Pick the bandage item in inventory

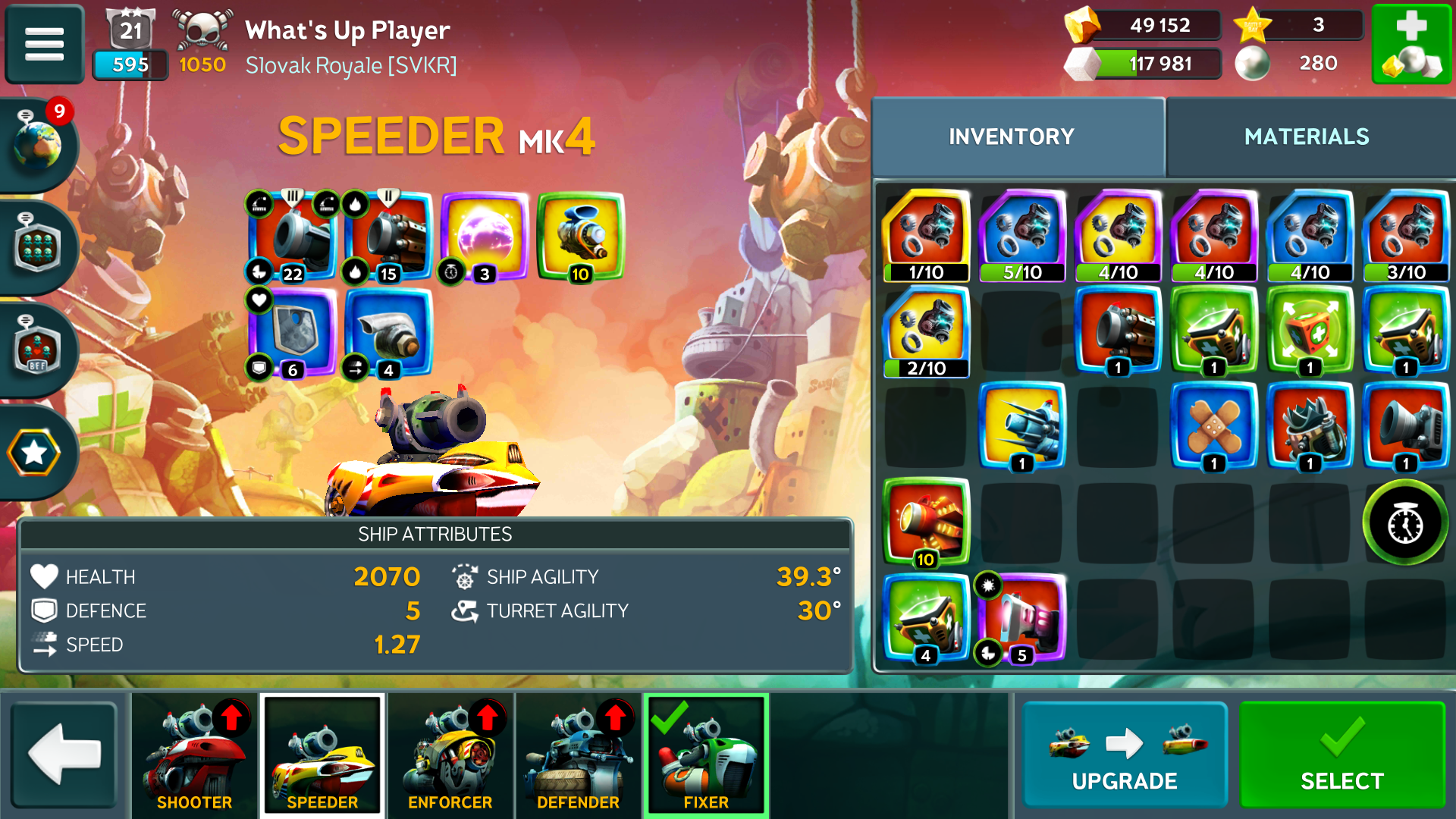coord(1213,426)
